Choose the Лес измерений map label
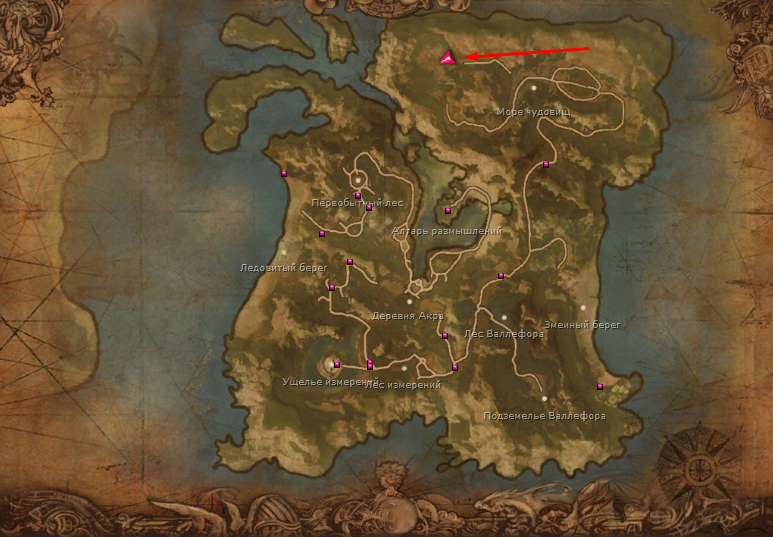The image size is (773, 537). pos(408,385)
